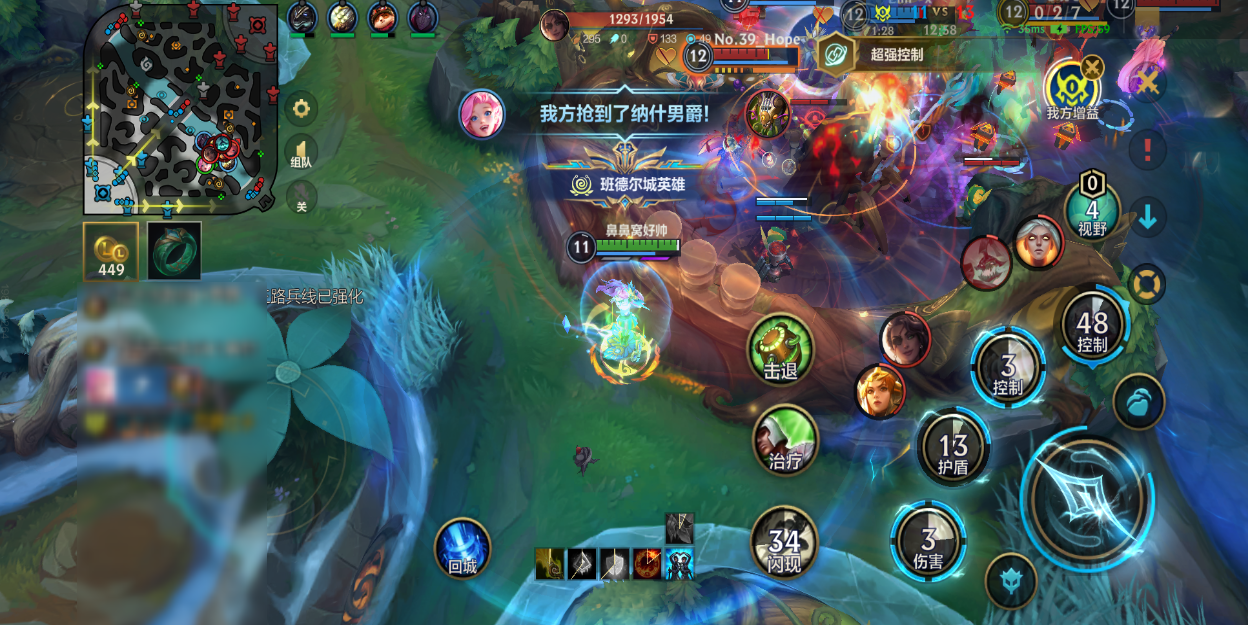Cast the 伤害 damage ability
The image size is (1248, 625).
pyautogui.click(x=929, y=540)
